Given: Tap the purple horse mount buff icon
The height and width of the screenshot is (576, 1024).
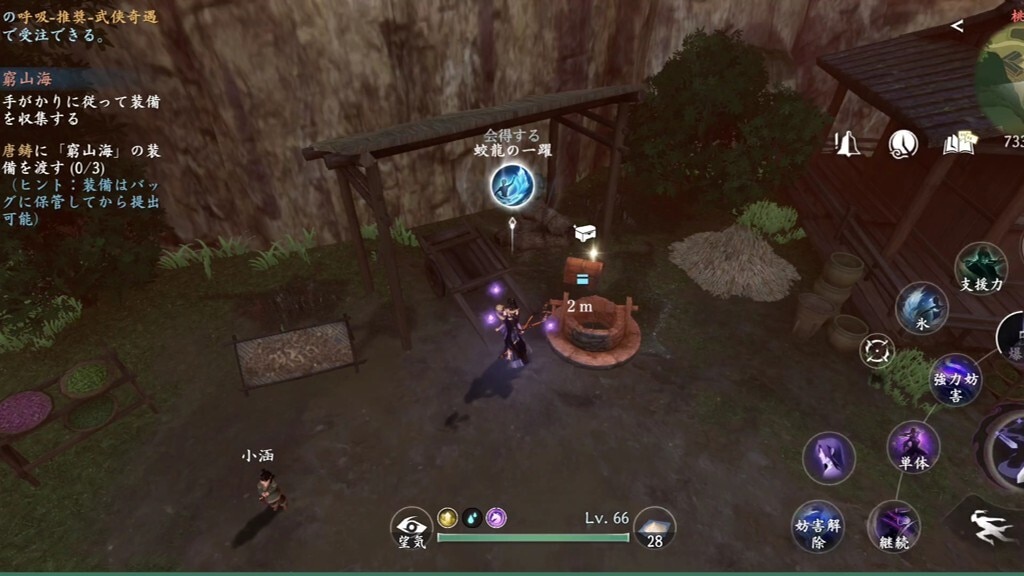Looking at the screenshot, I should coord(496,517).
